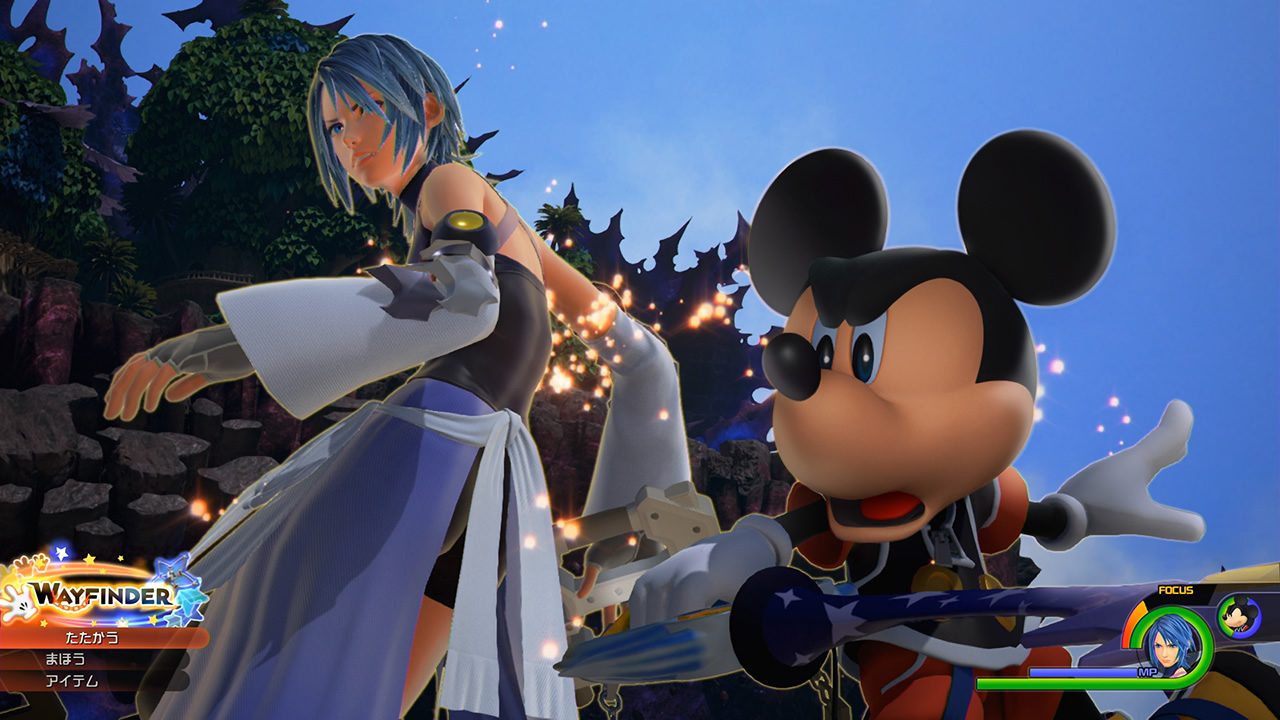Click Aqua's circular character portrait
This screenshot has width=1280, height=720.
[1172, 648]
